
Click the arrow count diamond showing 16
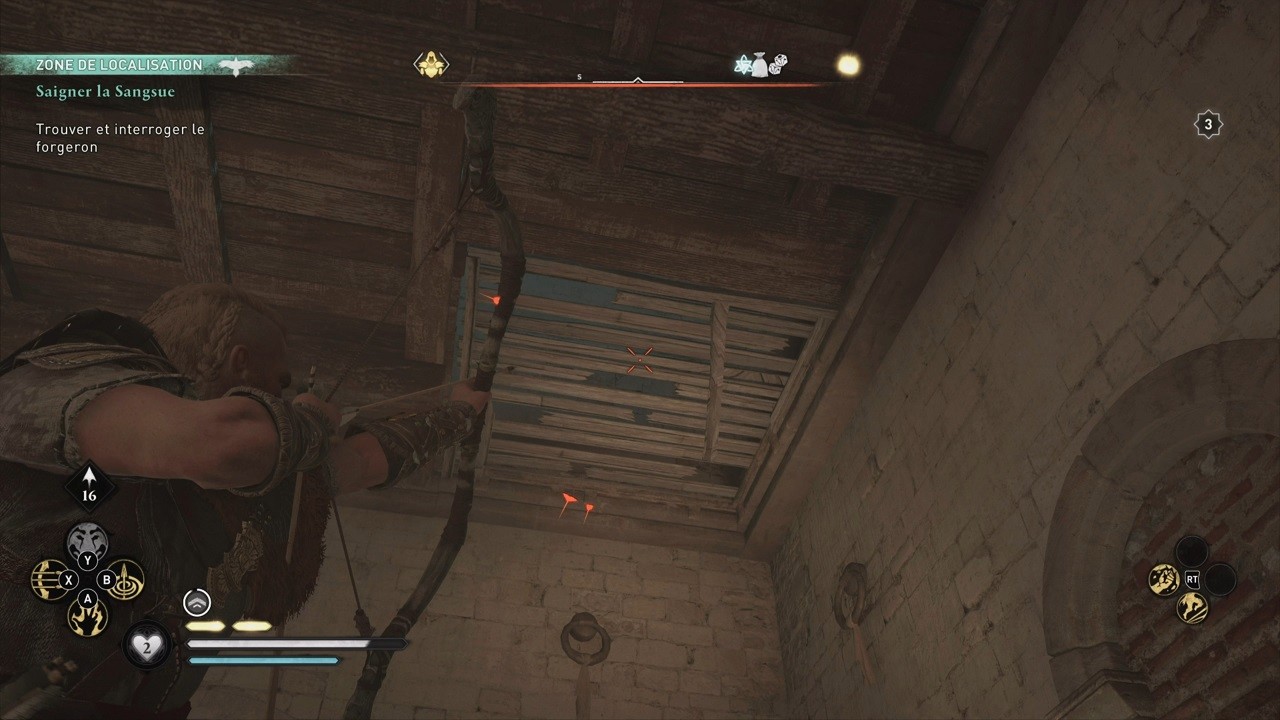coord(89,487)
